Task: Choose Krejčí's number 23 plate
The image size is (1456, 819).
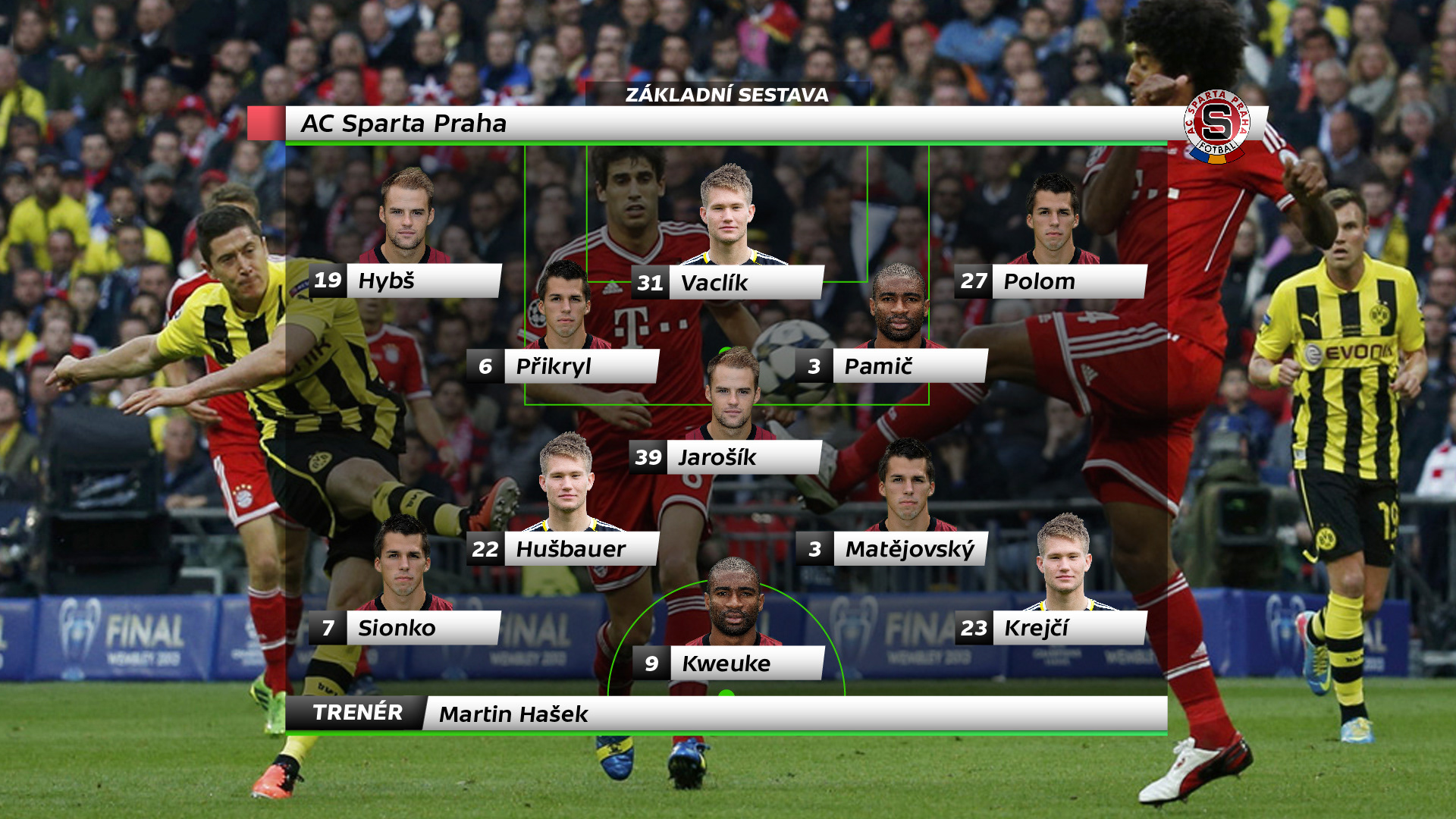Action: pyautogui.click(x=1050, y=628)
